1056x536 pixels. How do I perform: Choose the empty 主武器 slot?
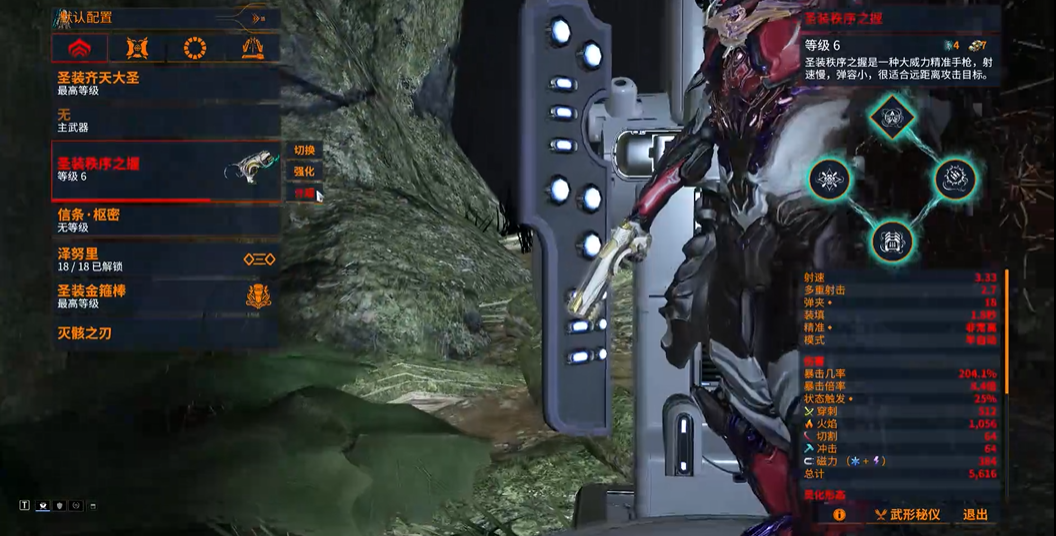point(165,121)
